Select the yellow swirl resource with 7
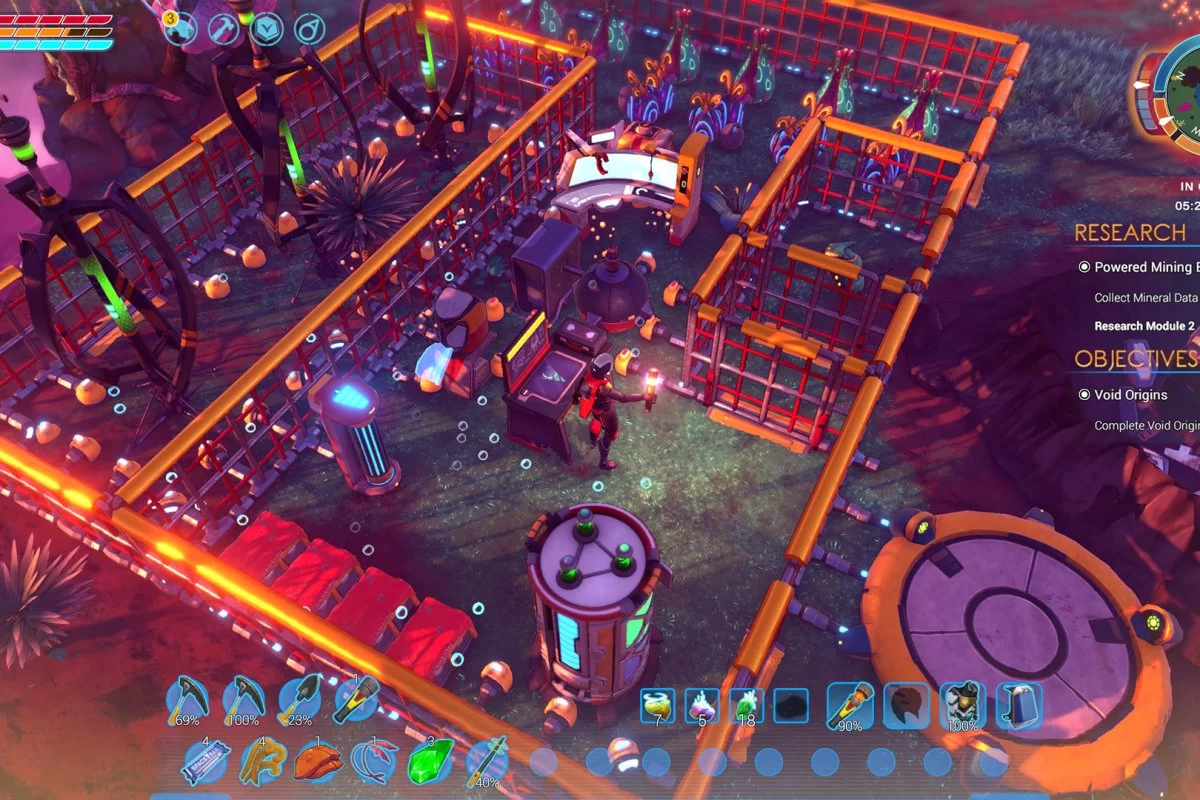 click(x=658, y=706)
